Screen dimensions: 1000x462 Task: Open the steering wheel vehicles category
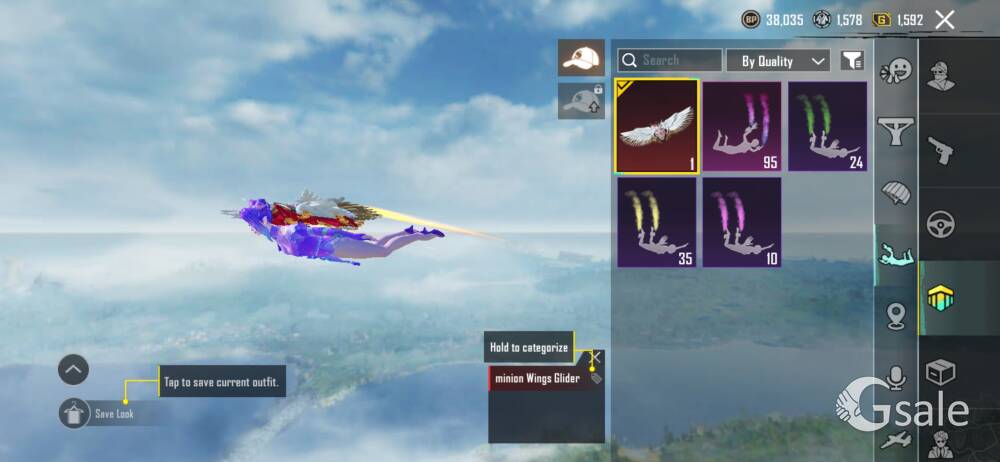pos(940,223)
